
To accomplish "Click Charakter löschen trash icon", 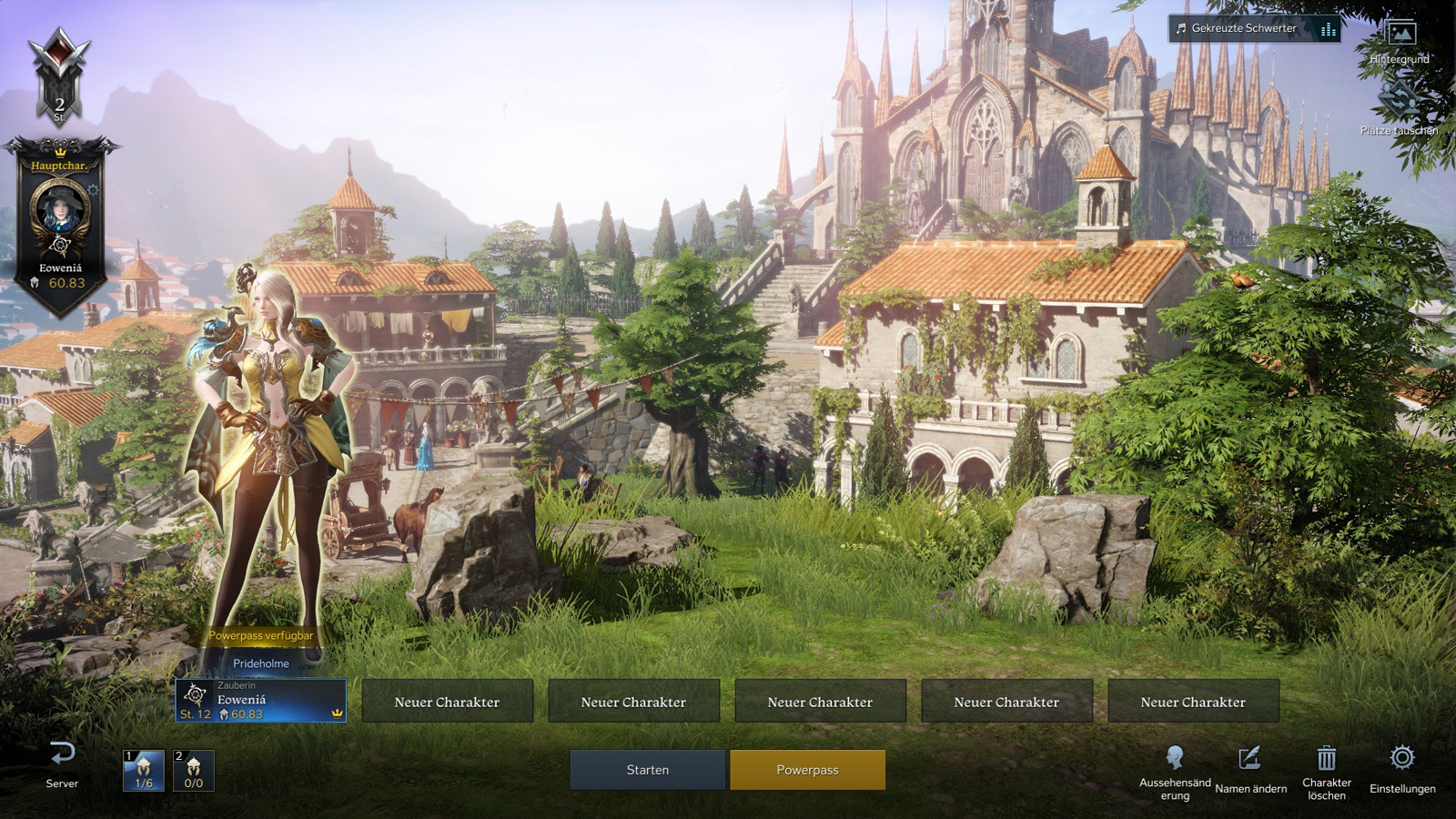I will [1326, 771].
